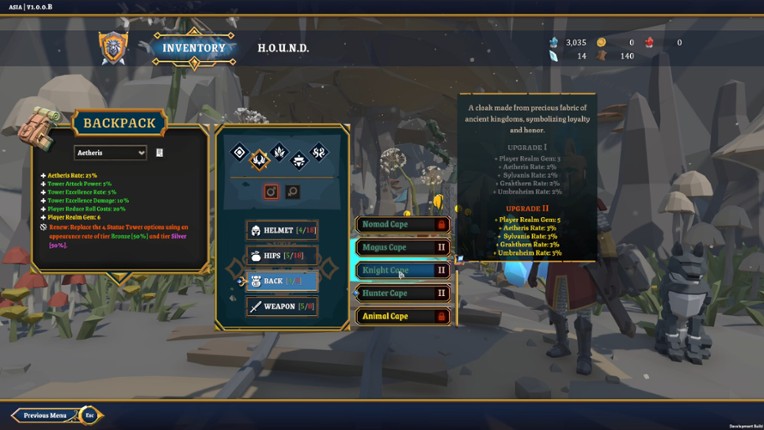Click the magnifying glass view button
The width and height of the screenshot is (764, 430).
[x=292, y=191]
